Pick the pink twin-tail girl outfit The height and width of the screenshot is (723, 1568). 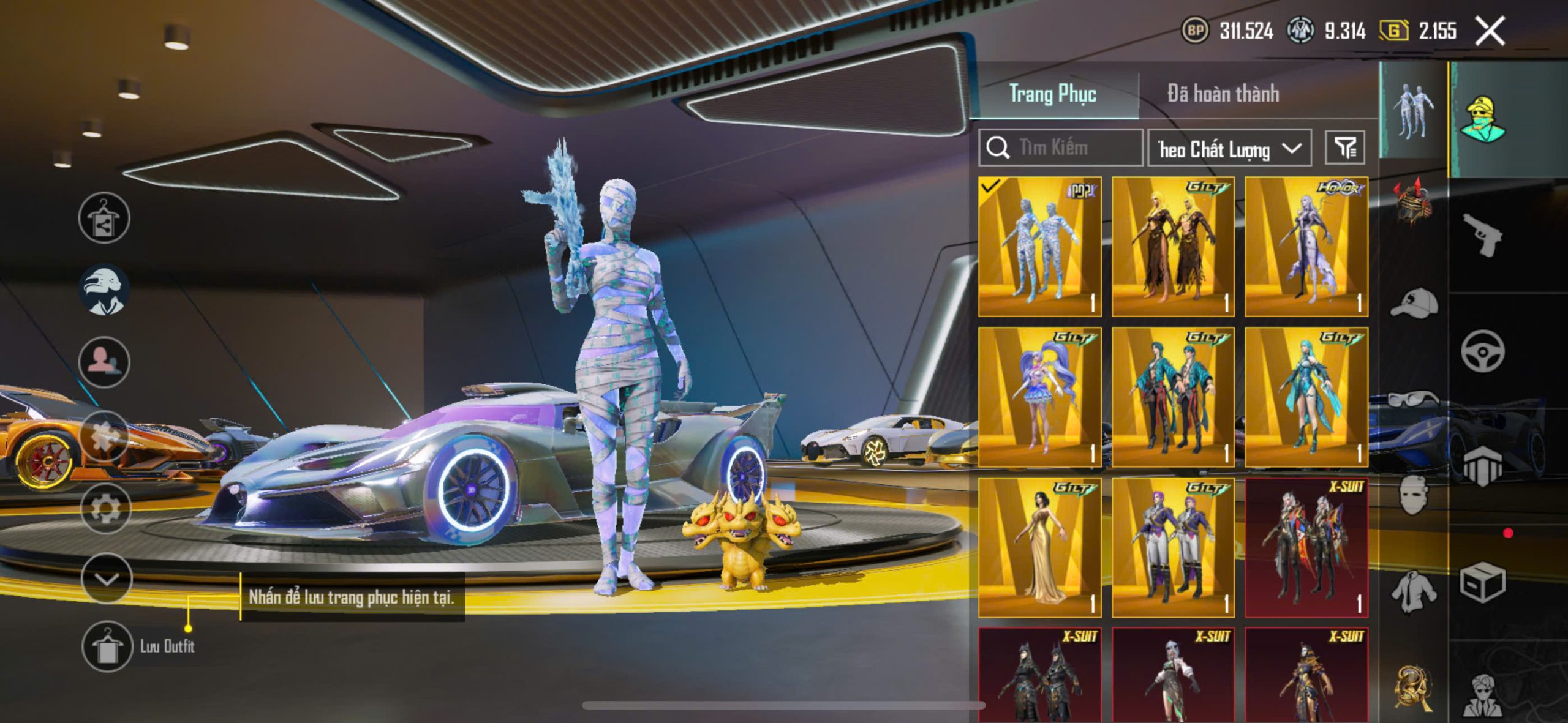tap(1039, 397)
